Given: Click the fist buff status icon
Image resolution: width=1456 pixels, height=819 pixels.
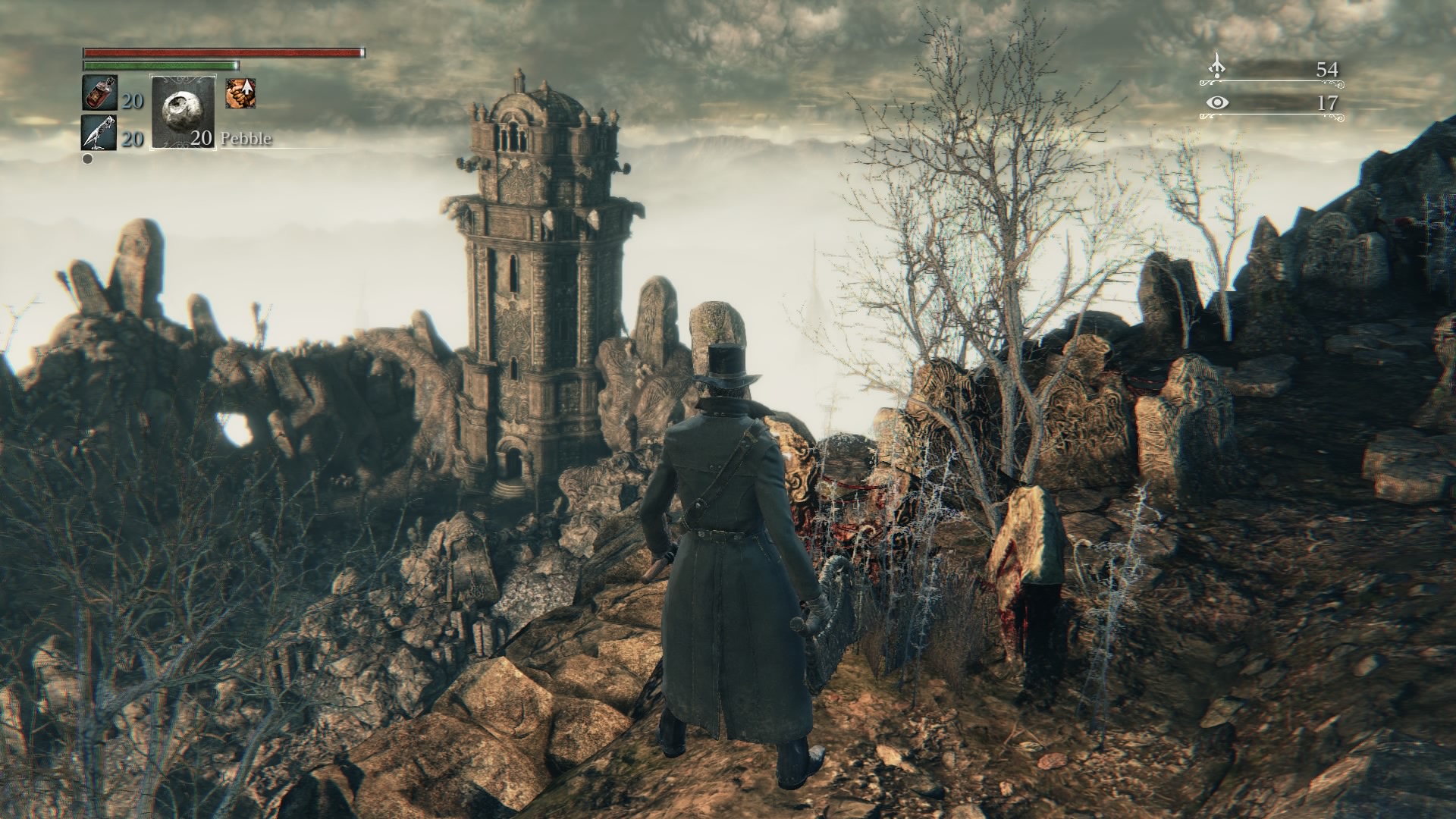Looking at the screenshot, I should (x=240, y=93).
